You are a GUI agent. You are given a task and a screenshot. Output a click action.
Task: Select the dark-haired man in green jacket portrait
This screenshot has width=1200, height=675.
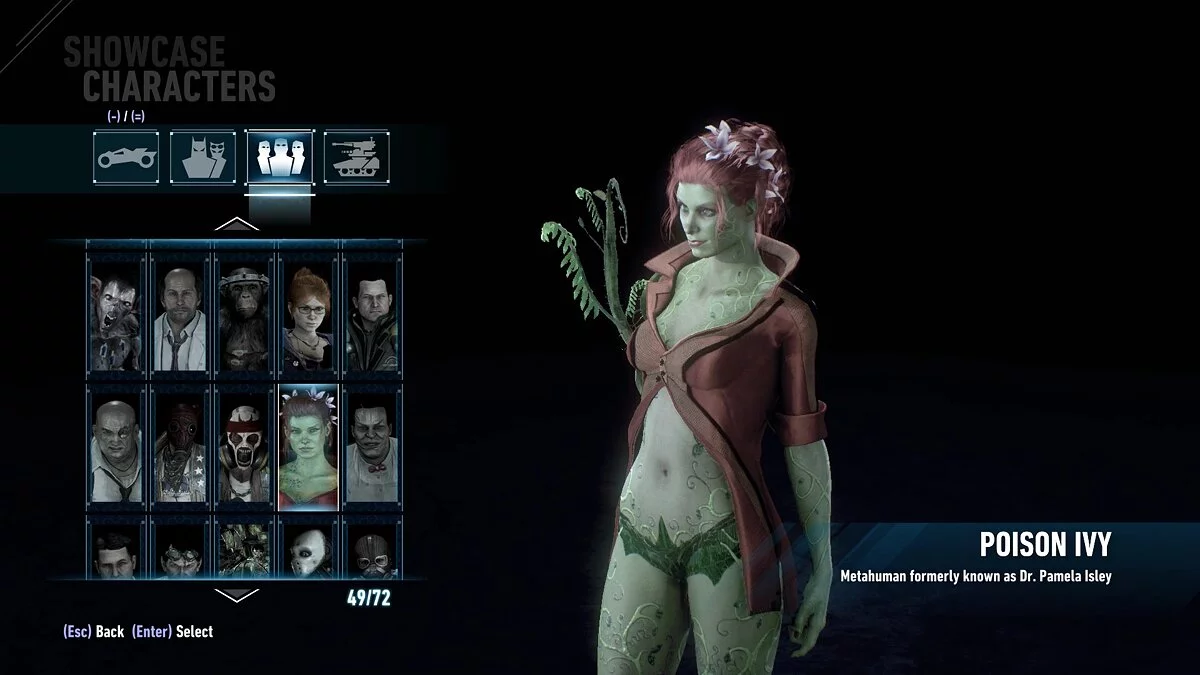point(371,311)
